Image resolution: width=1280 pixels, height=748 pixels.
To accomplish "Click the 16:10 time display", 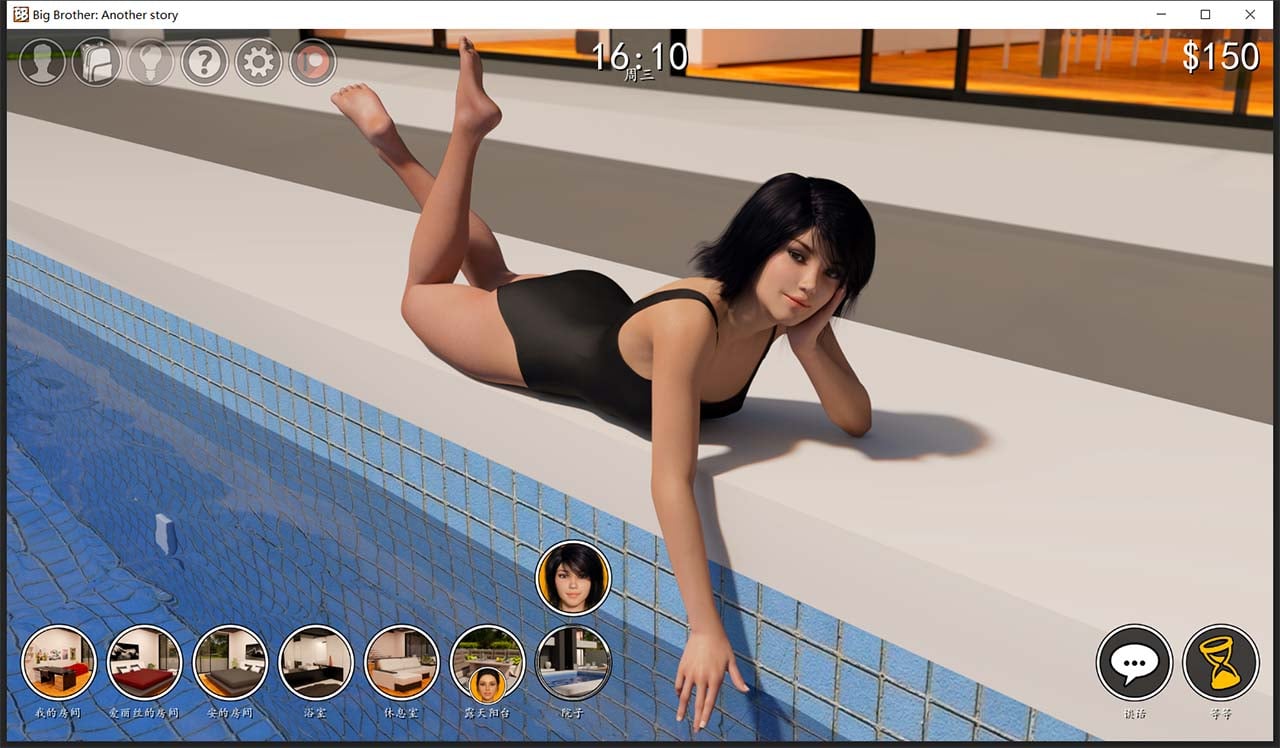I will [x=638, y=57].
